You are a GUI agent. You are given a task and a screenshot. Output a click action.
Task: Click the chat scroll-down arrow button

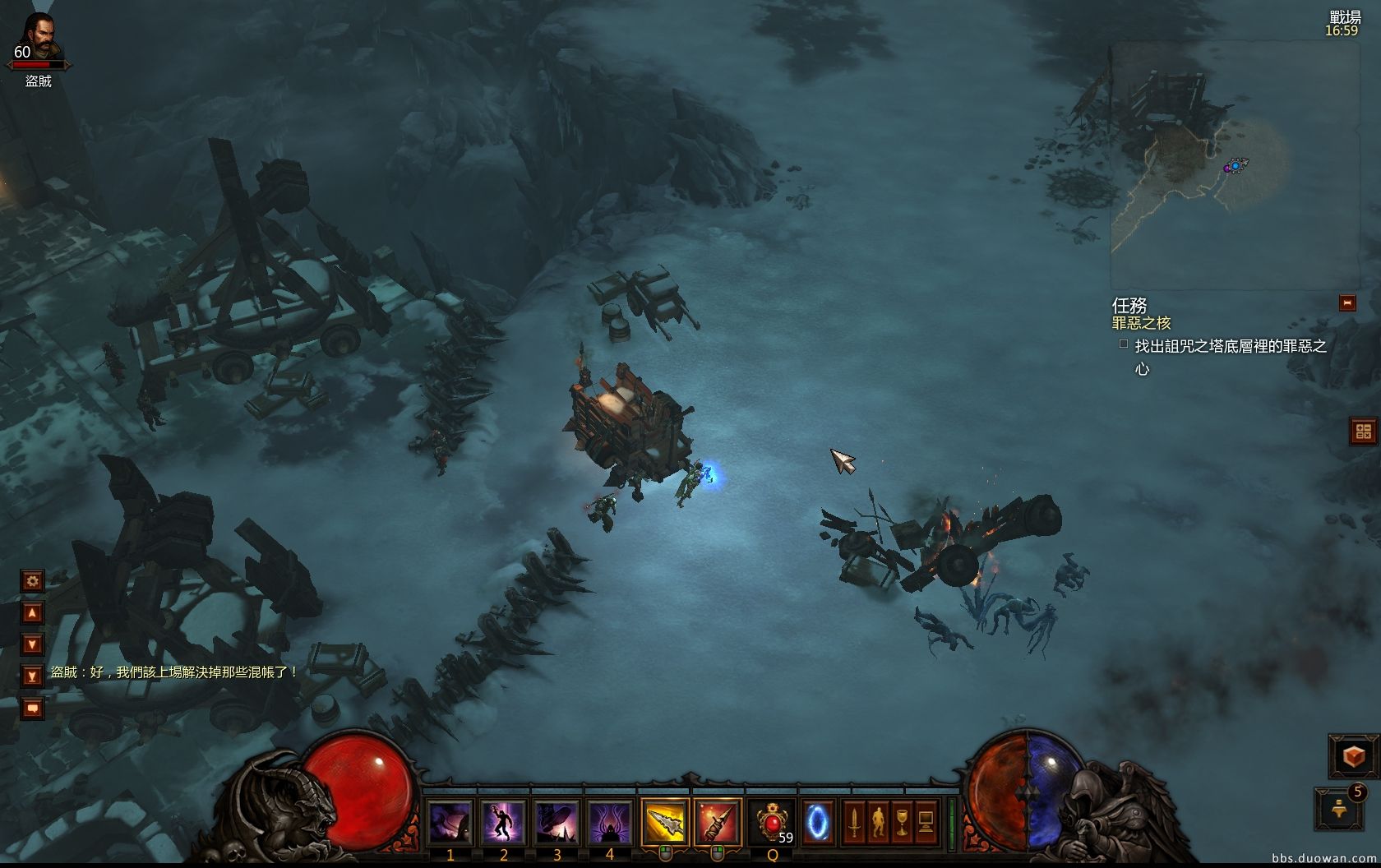[32, 644]
